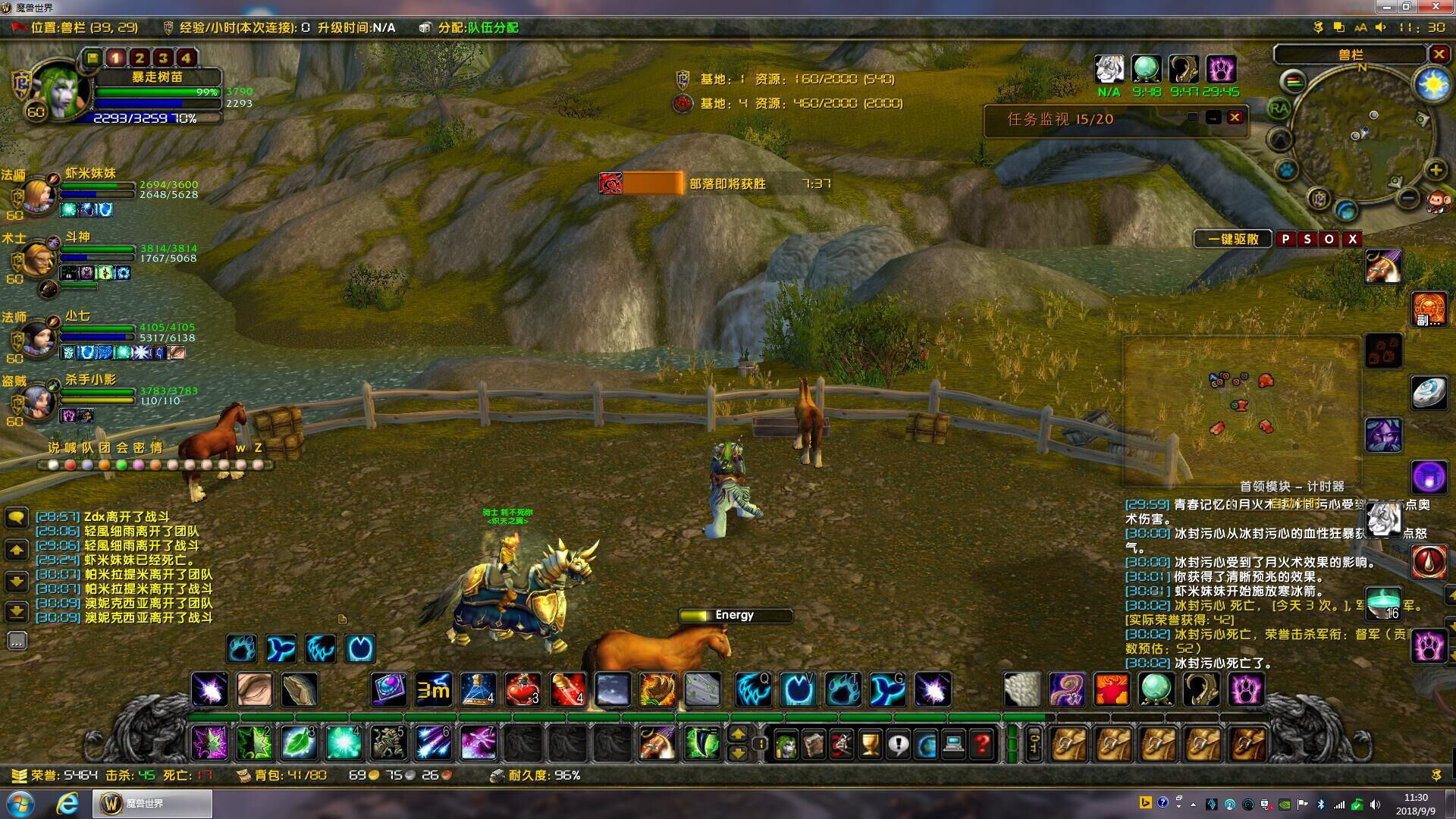Viewport: 1456px width, 819px height.
Task: Select party member 虾米妹妹's portrait
Action: (x=35, y=193)
